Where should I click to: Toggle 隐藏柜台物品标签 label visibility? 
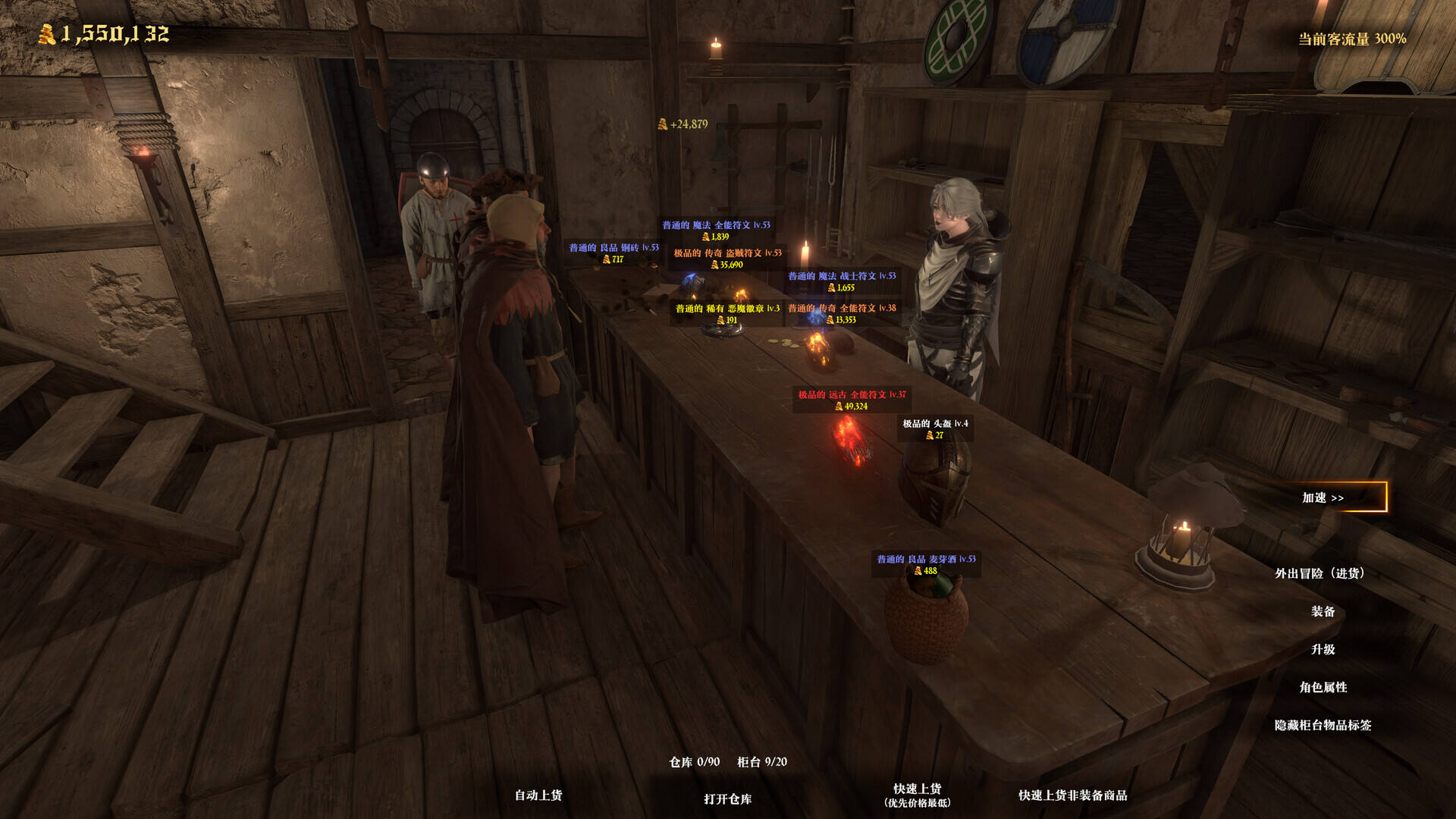click(x=1323, y=725)
